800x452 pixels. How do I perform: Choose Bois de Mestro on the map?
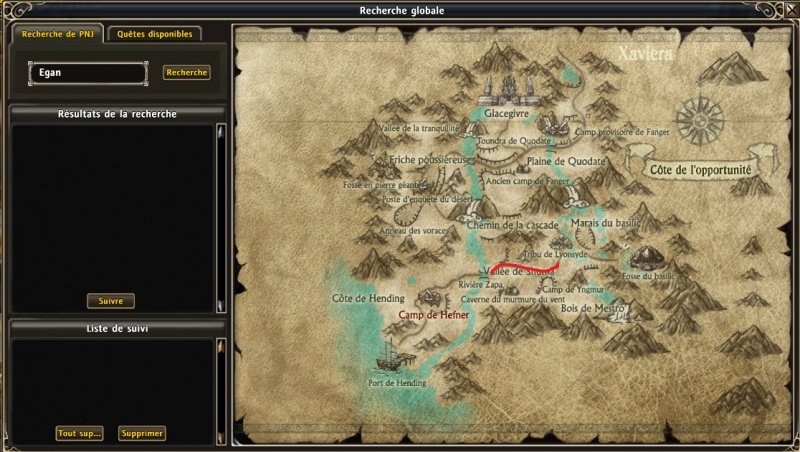[592, 308]
